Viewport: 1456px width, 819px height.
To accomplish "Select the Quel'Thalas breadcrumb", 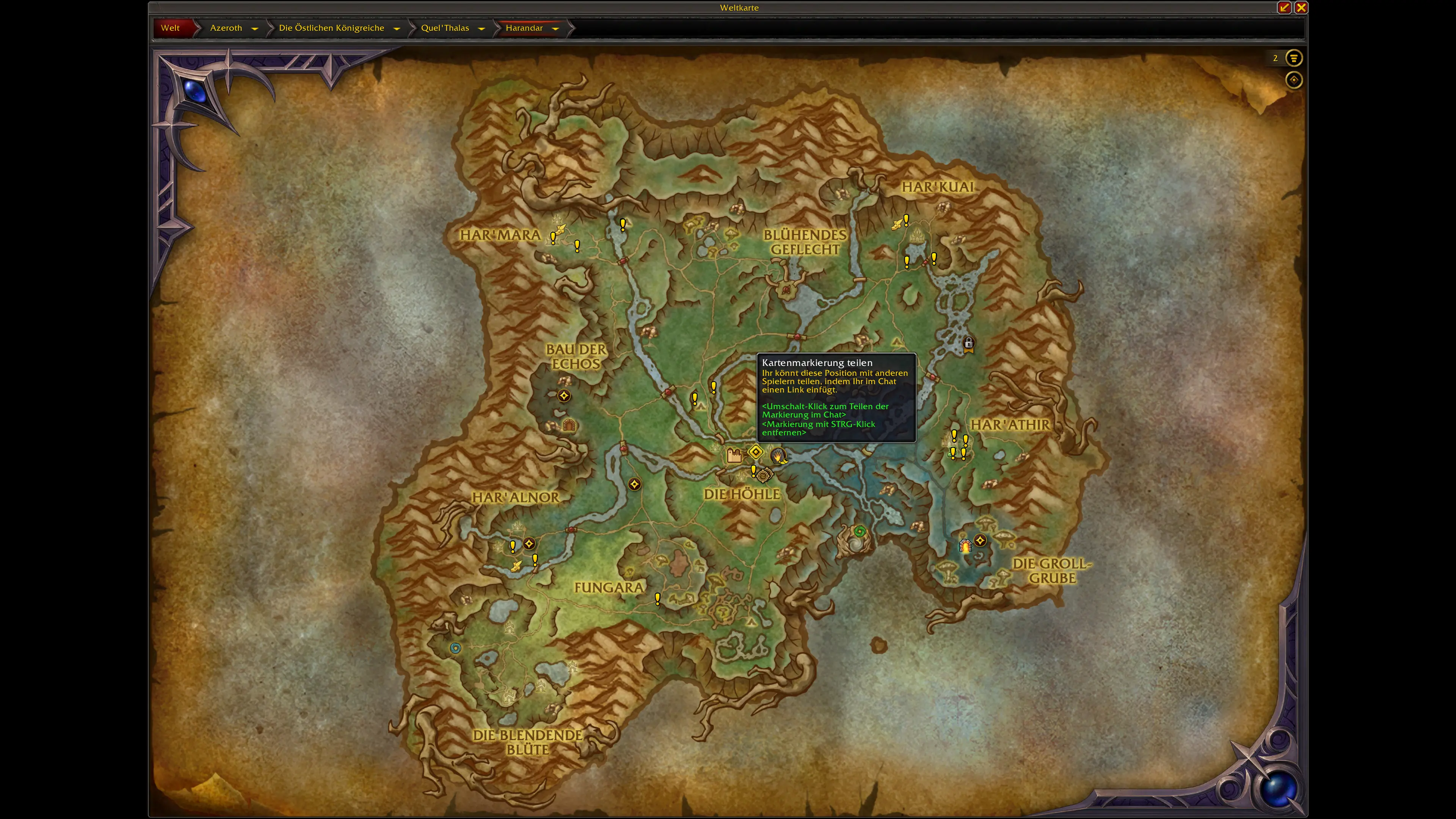I will click(x=445, y=28).
